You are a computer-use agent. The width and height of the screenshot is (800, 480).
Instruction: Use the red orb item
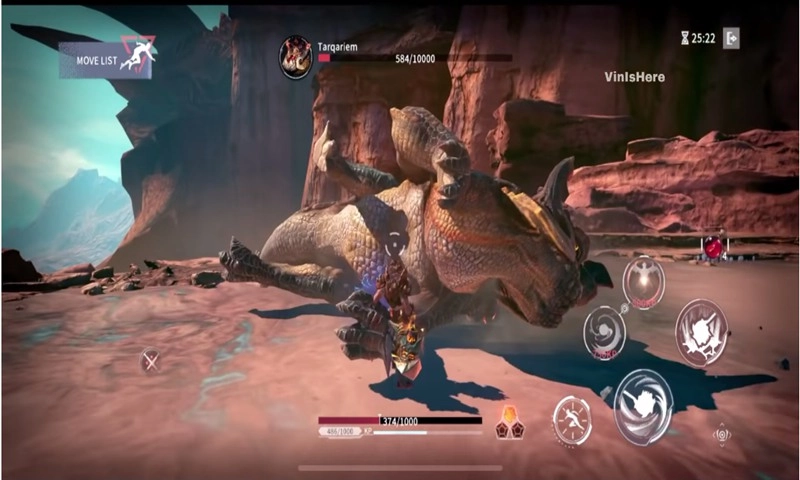point(714,247)
